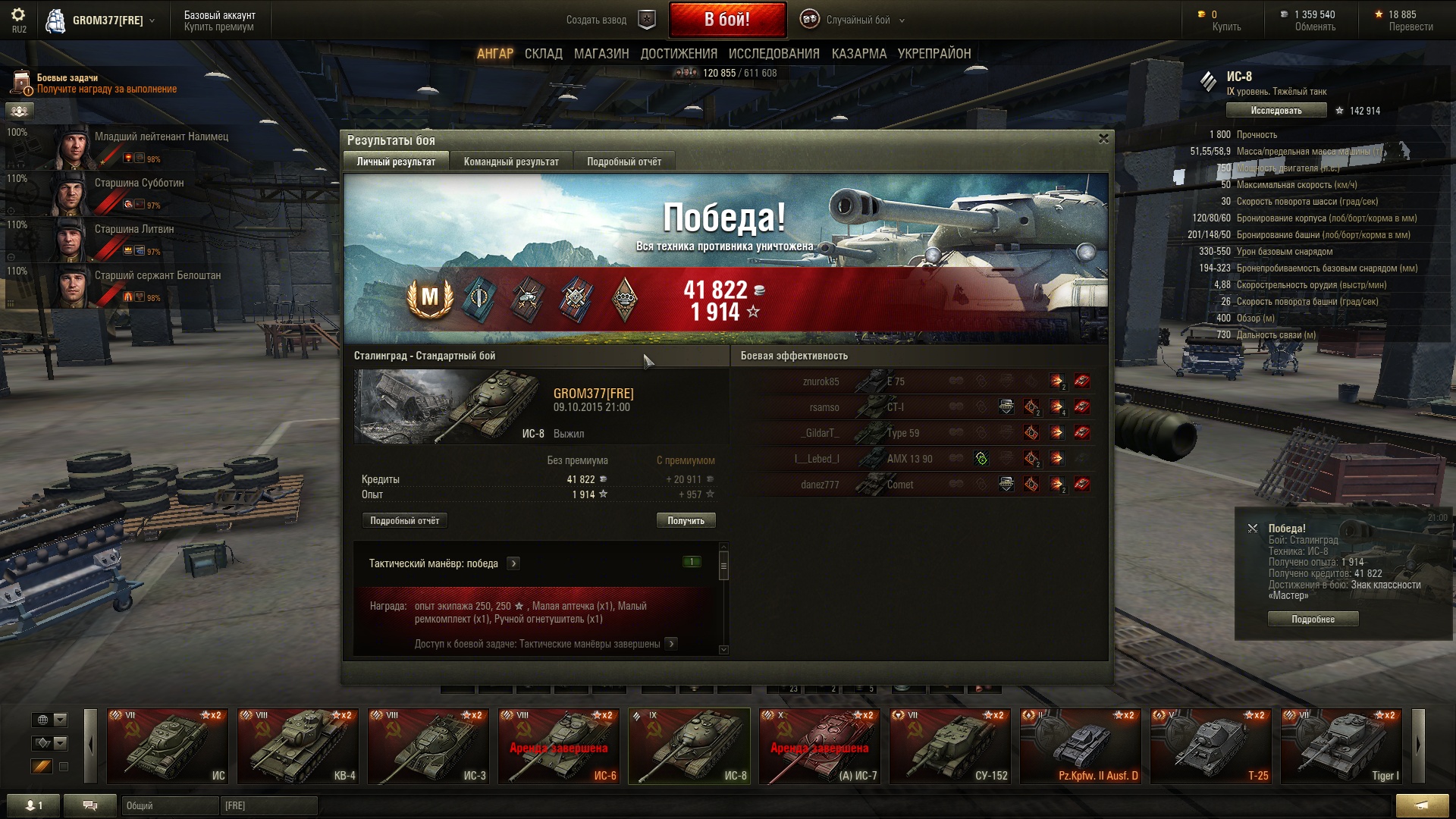Click the Получить premium bonus button
Viewport: 1456px width, 819px height.
click(x=686, y=520)
